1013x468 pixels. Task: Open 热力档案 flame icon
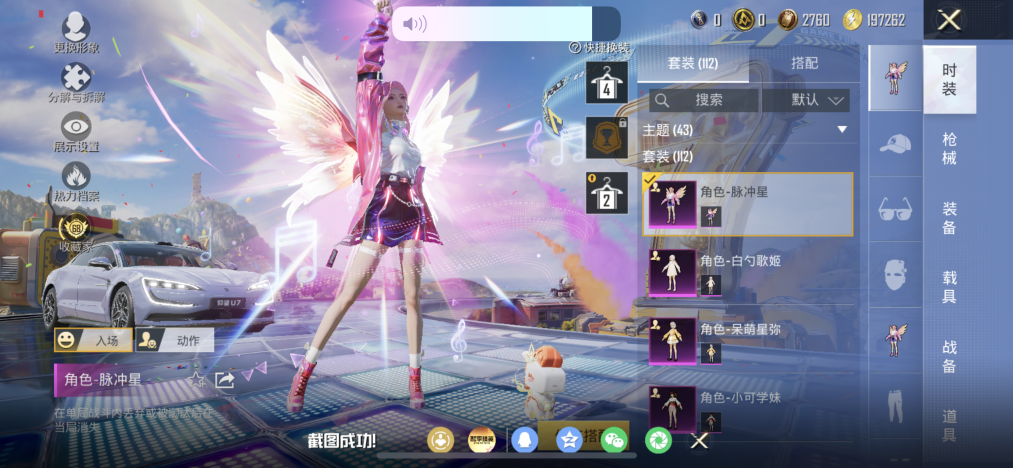pyautogui.click(x=76, y=182)
